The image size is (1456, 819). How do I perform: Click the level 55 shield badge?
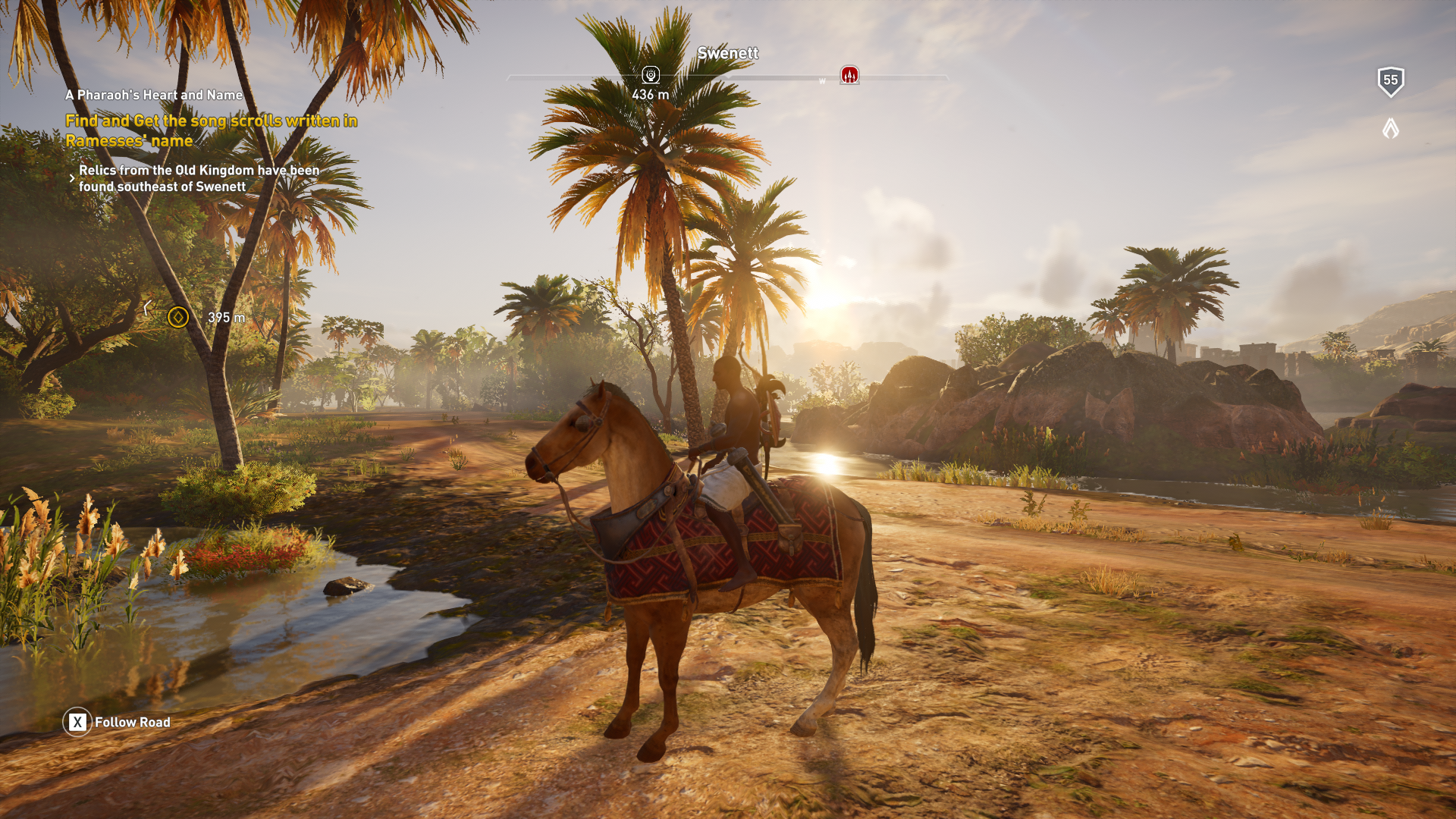1390,81
